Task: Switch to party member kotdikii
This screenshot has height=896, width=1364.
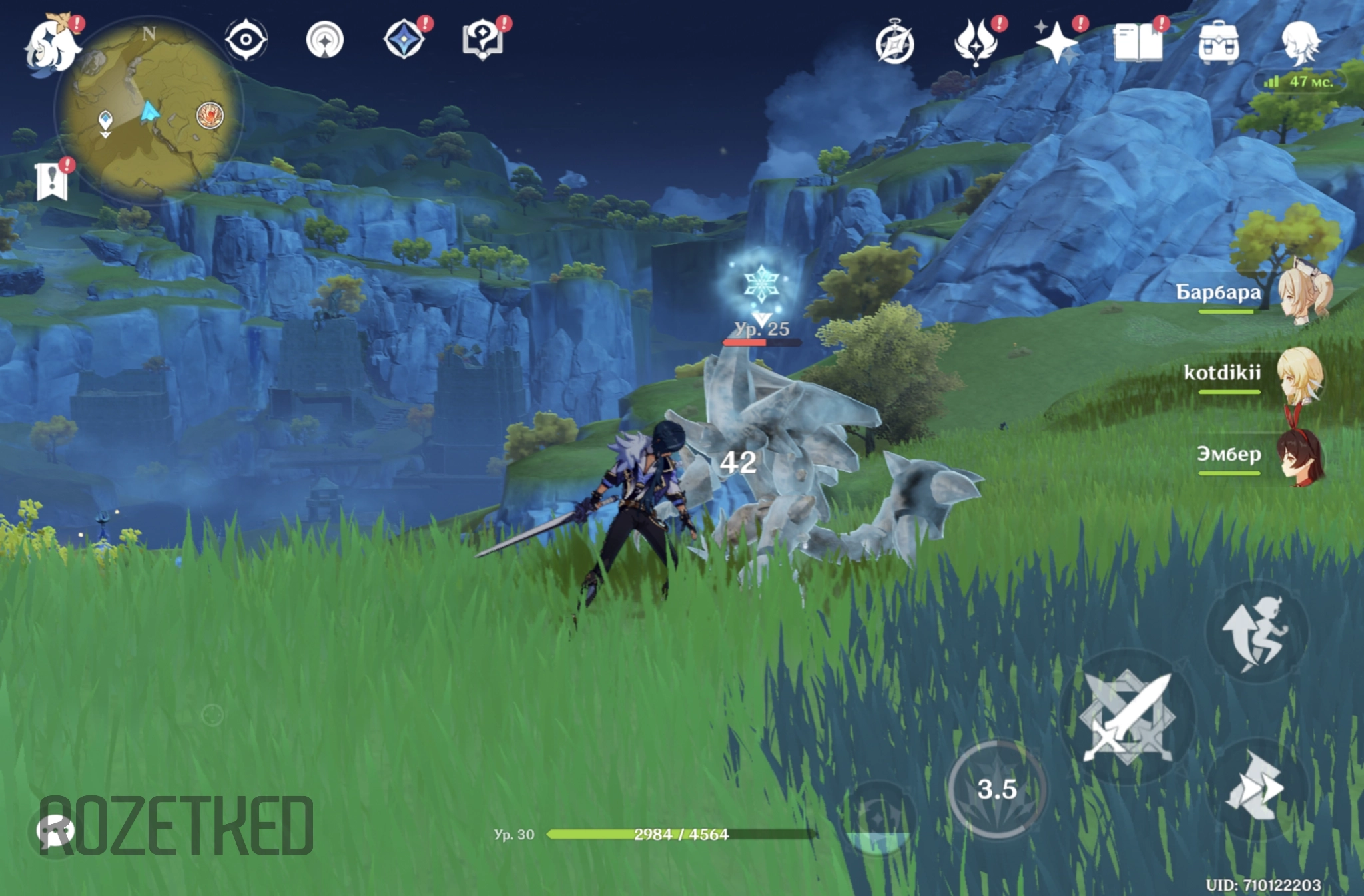Action: 1299,374
